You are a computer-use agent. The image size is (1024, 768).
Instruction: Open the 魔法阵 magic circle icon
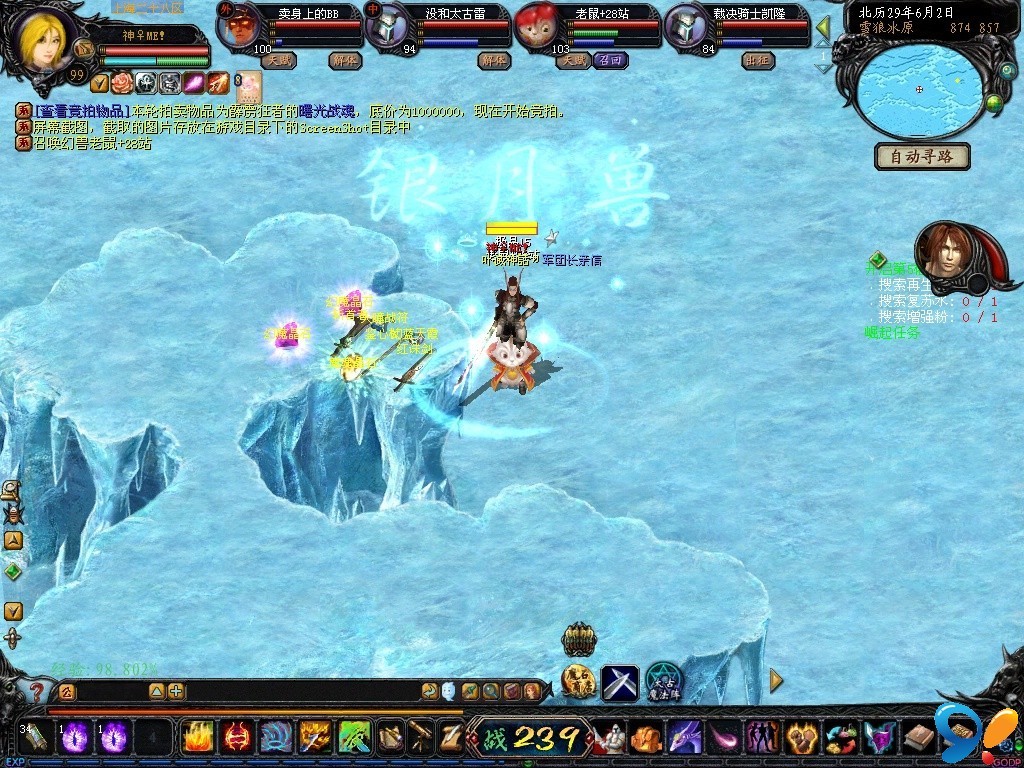(x=662, y=683)
